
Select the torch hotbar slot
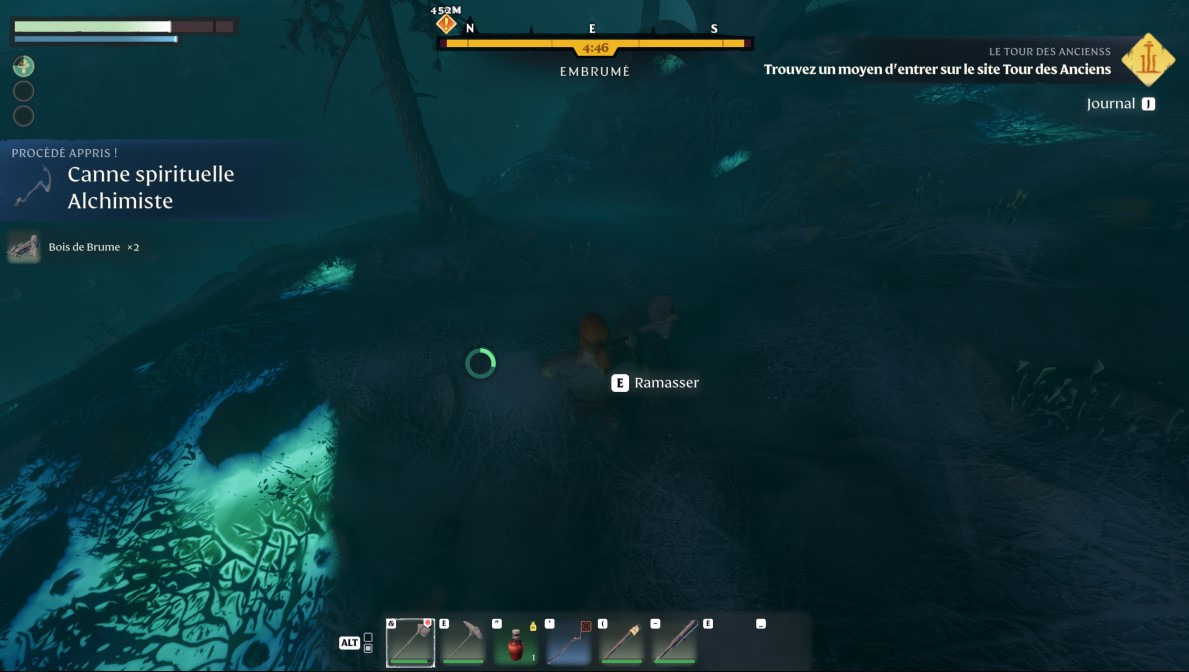pos(622,641)
